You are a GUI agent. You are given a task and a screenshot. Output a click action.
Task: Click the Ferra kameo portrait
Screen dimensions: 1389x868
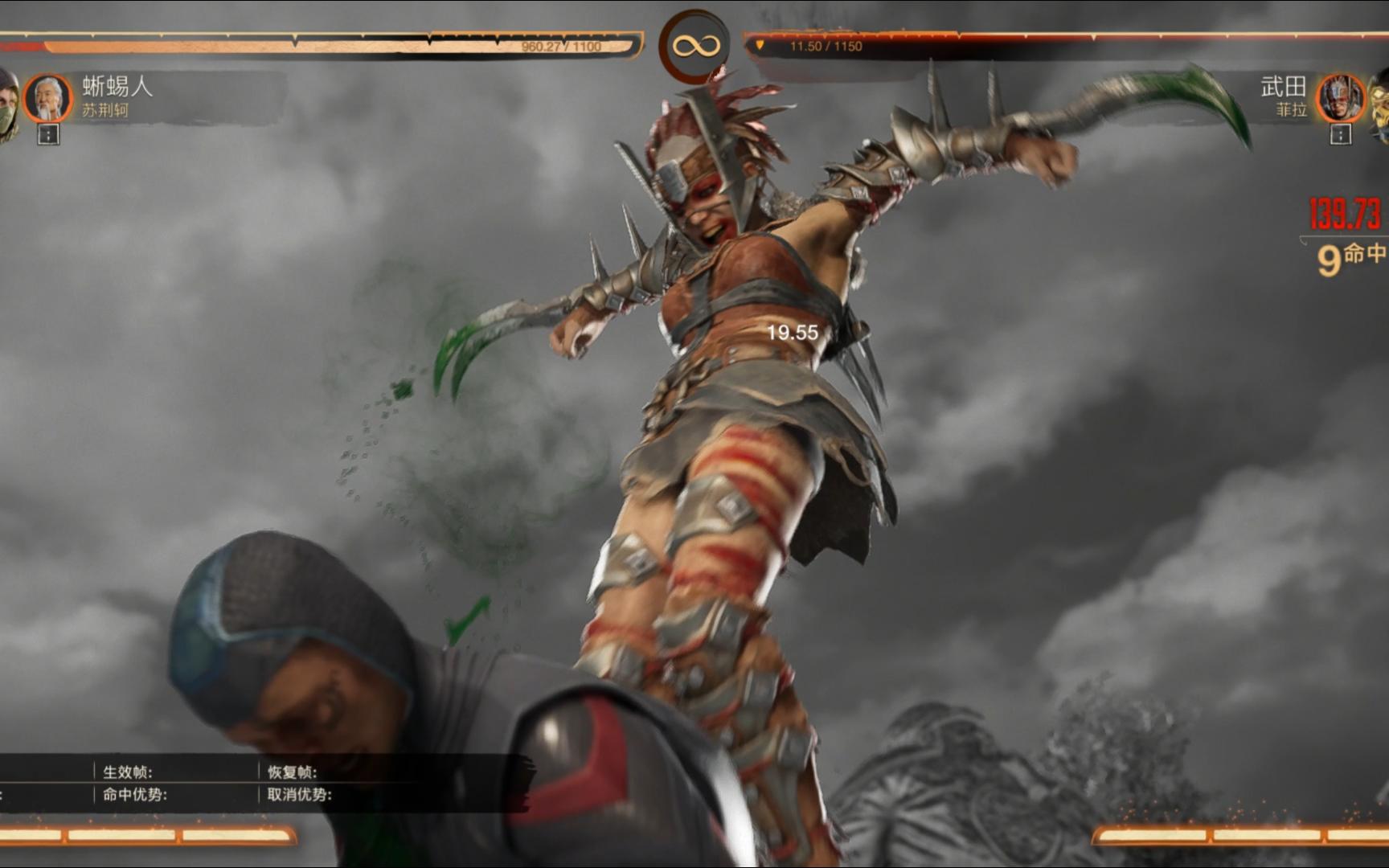coord(1339,98)
